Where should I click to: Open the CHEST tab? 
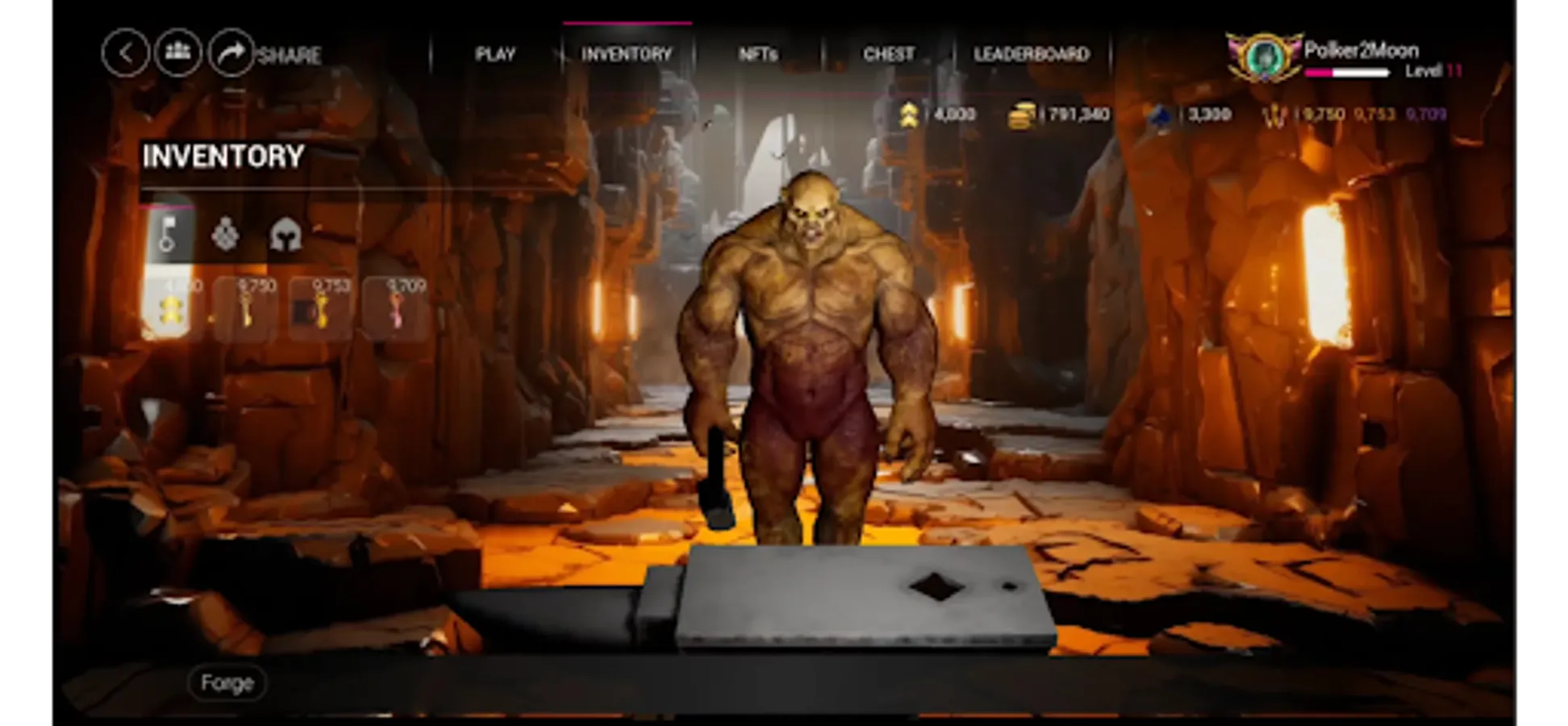pyautogui.click(x=888, y=54)
